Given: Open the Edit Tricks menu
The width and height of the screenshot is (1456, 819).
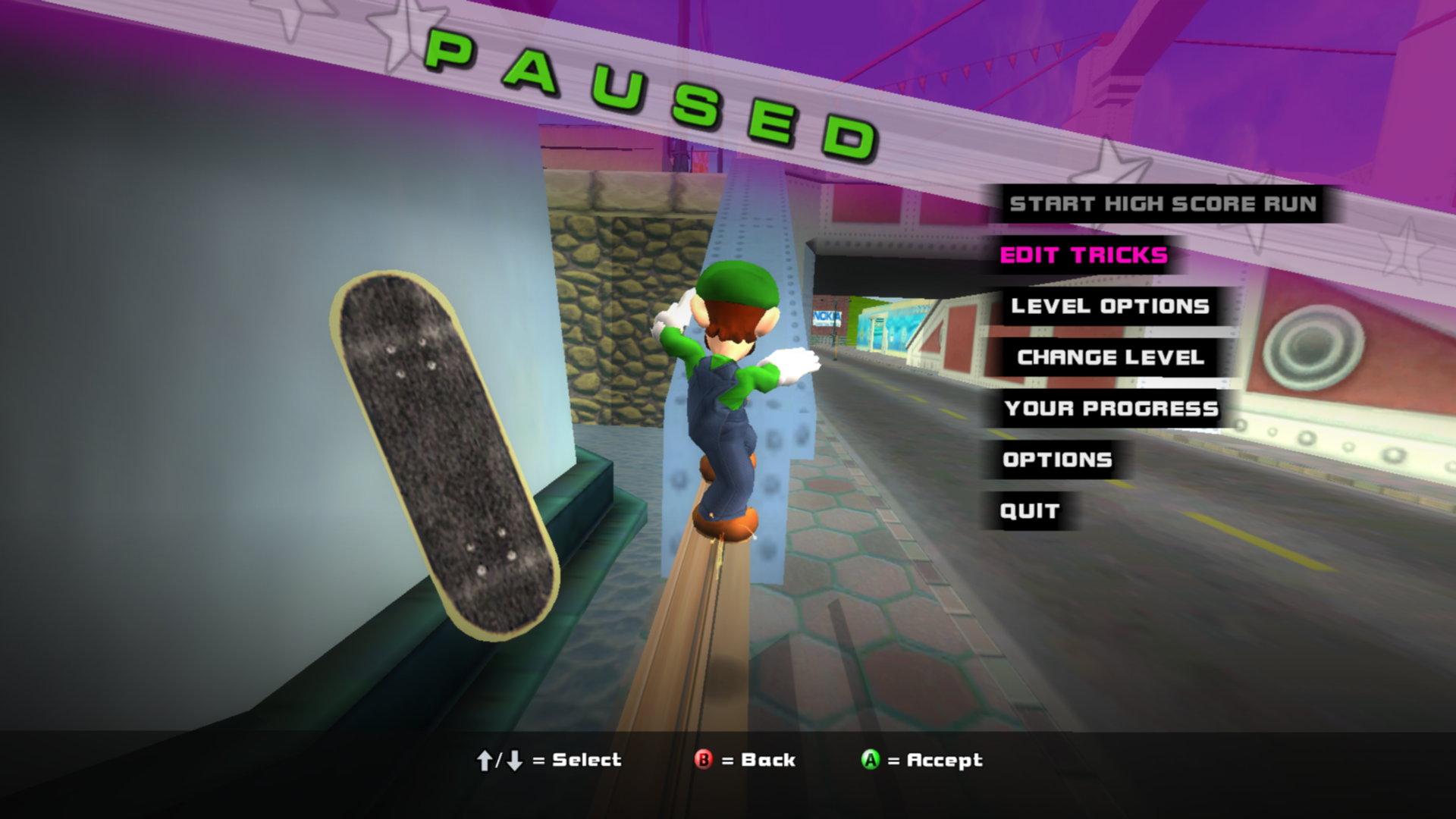Looking at the screenshot, I should point(1084,256).
